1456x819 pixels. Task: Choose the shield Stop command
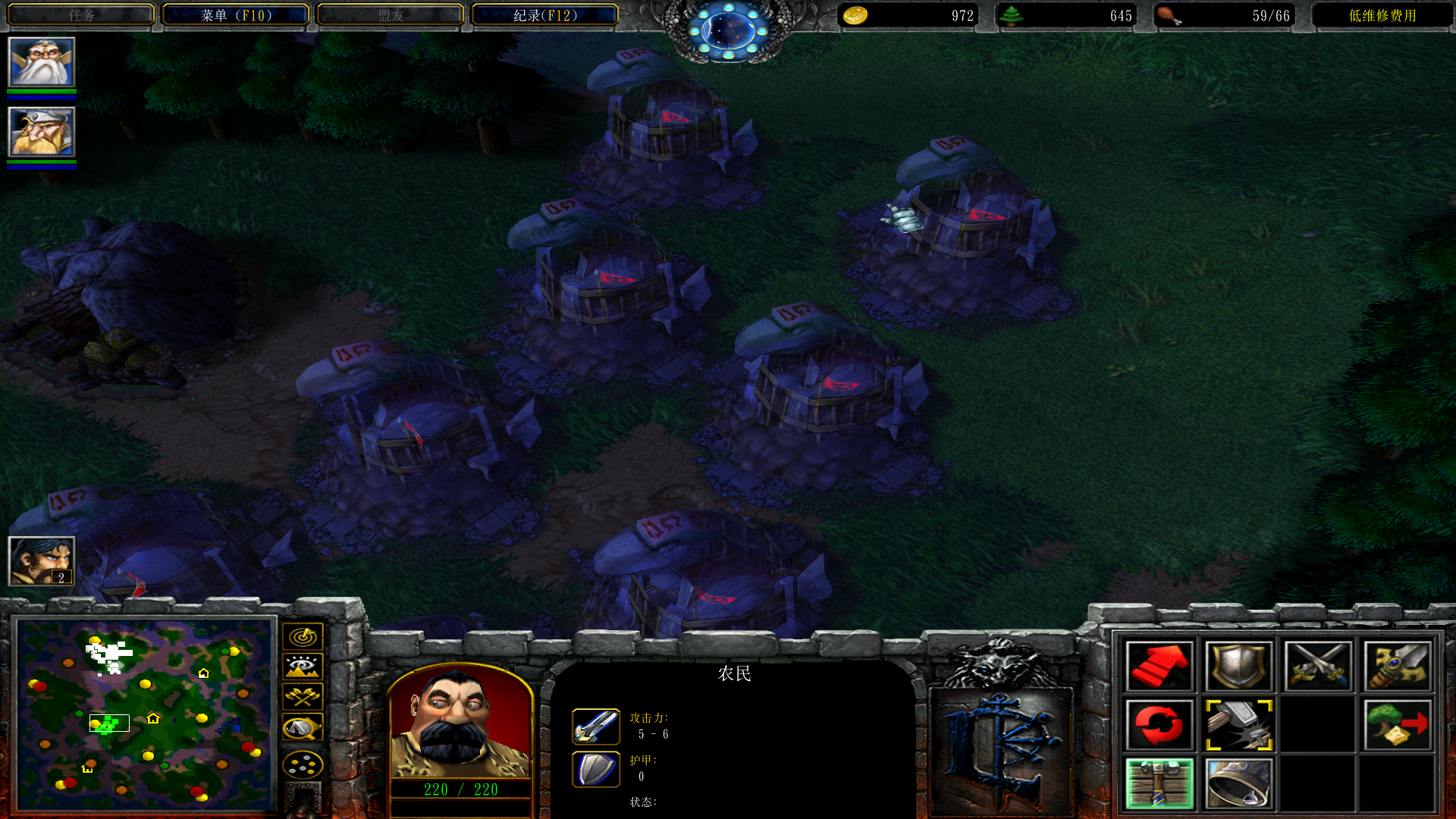[x=1238, y=667]
